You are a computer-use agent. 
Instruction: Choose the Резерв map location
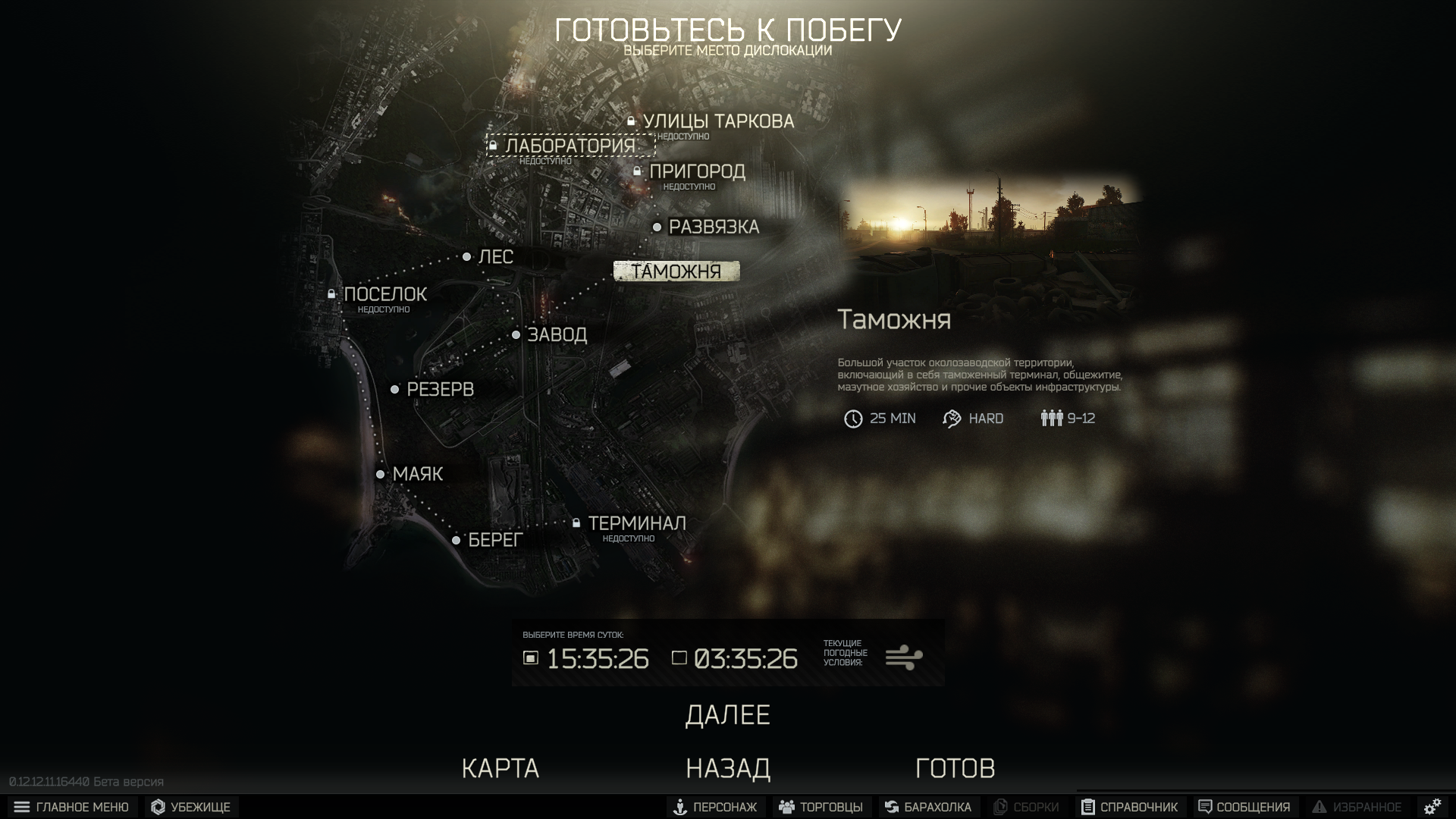click(440, 390)
